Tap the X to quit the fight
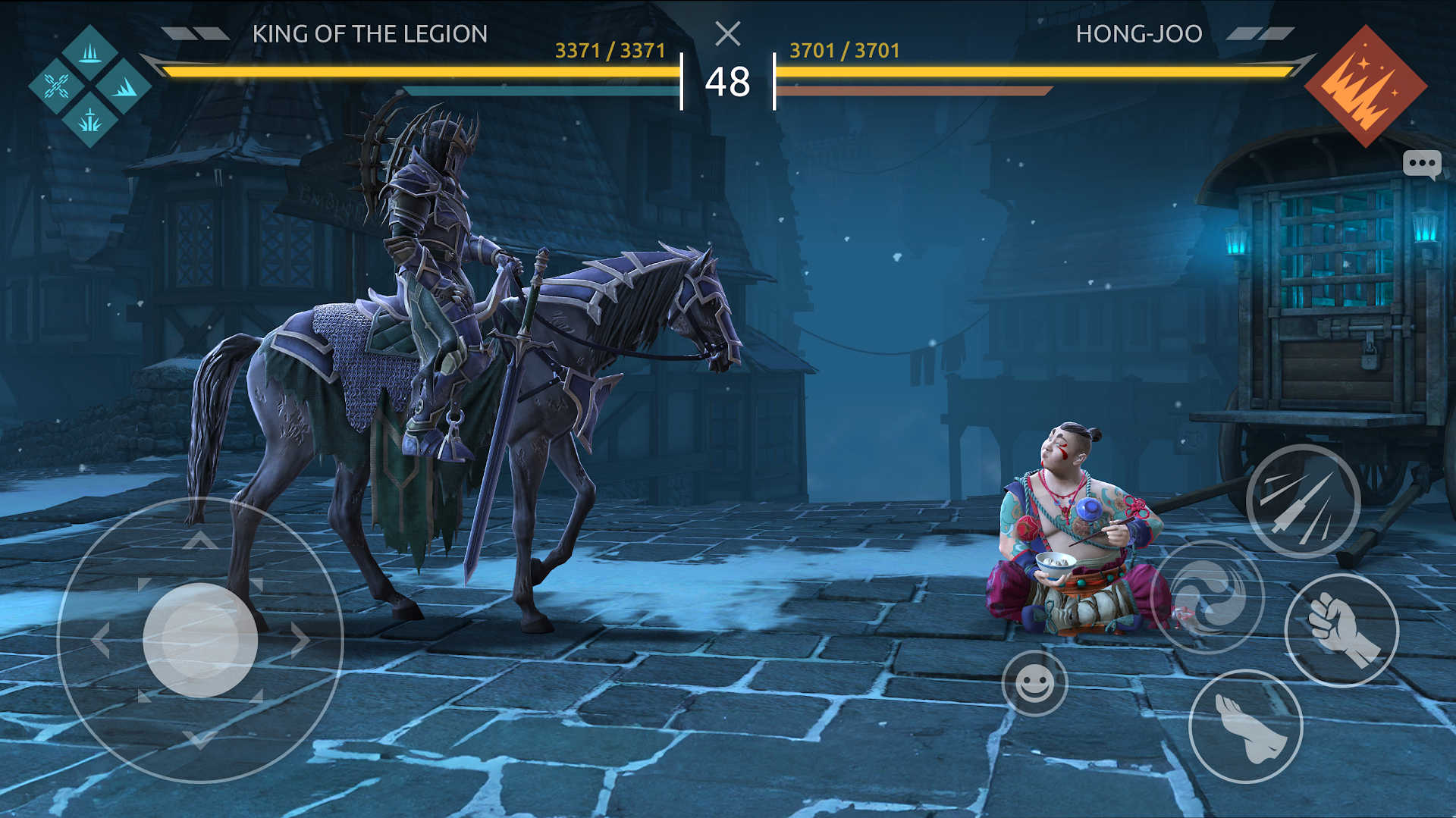 (x=729, y=33)
